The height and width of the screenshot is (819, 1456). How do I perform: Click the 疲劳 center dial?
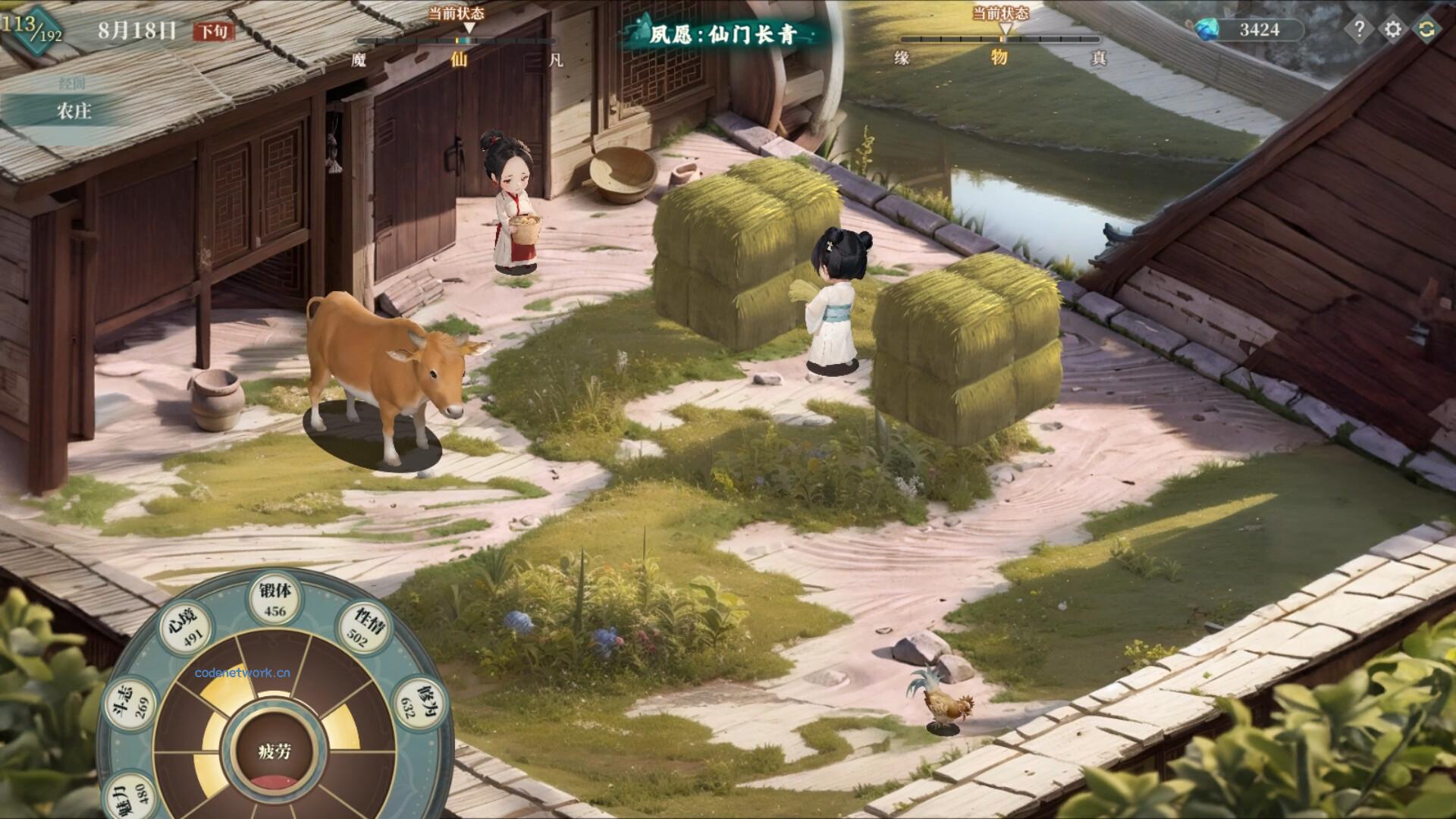pos(275,752)
